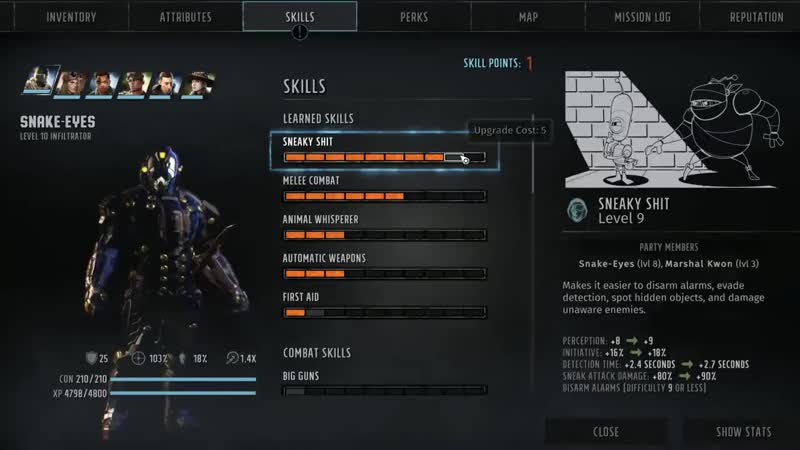View the Mission Log tab
The height and width of the screenshot is (450, 800).
(642, 17)
